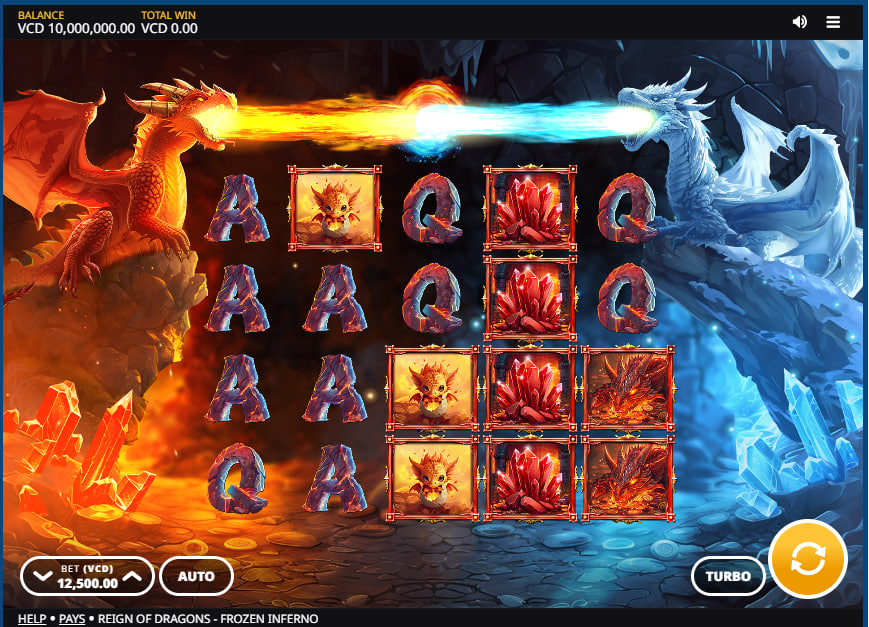The height and width of the screenshot is (627, 869).
Task: Open the Auto spin options
Action: pyautogui.click(x=196, y=576)
